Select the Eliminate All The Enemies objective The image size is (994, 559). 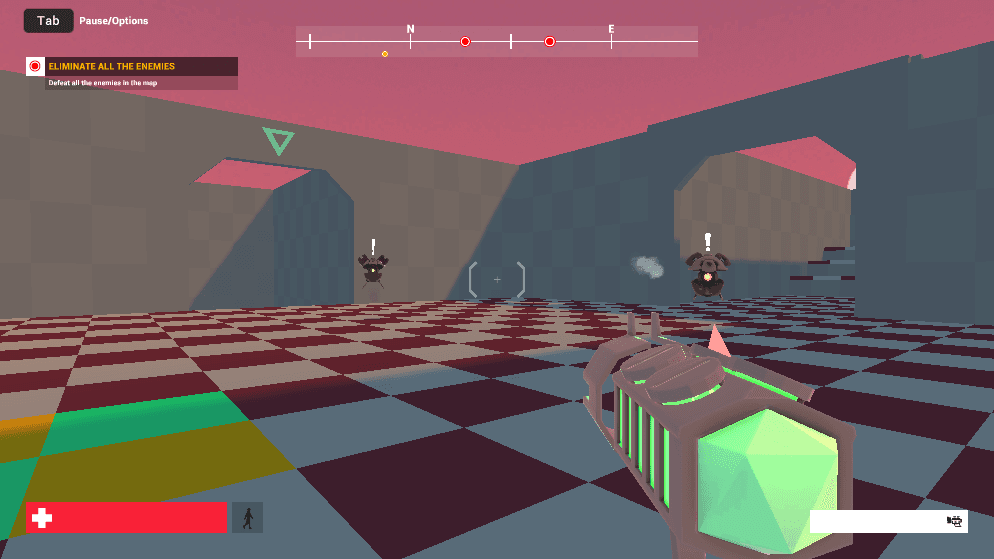[x=112, y=67]
